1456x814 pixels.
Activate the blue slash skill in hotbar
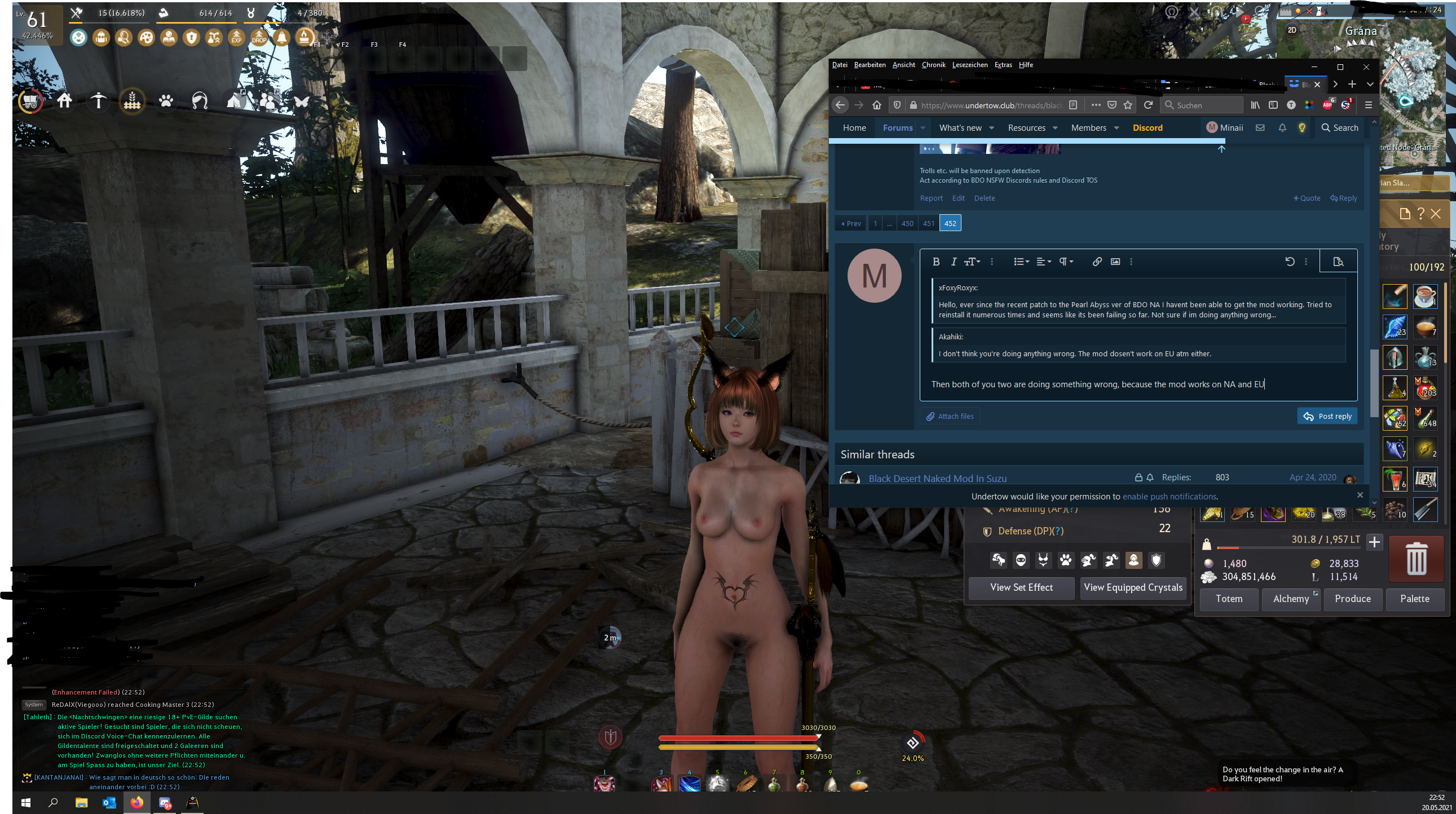pos(690,784)
